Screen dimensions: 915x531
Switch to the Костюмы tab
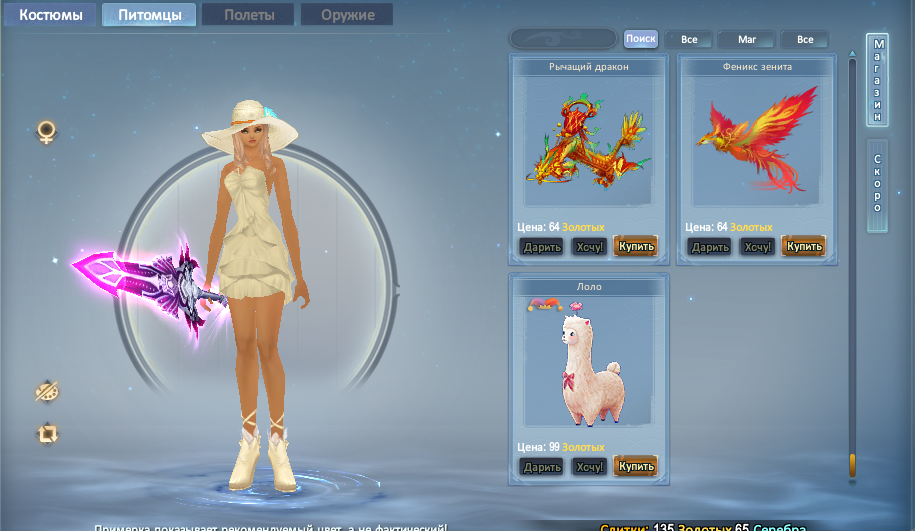pos(50,15)
